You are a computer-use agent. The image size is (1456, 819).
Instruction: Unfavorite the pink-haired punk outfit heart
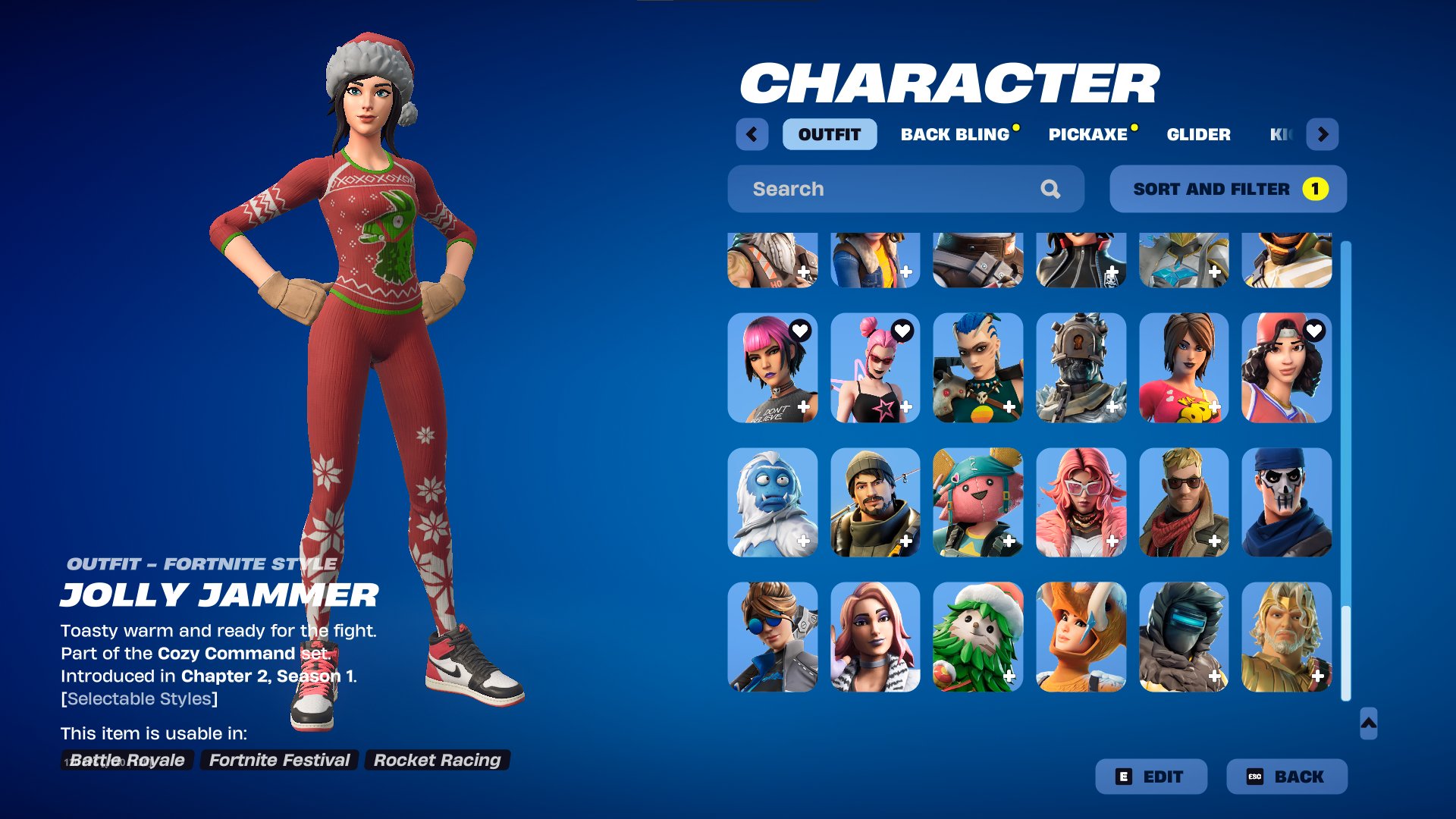[800, 329]
